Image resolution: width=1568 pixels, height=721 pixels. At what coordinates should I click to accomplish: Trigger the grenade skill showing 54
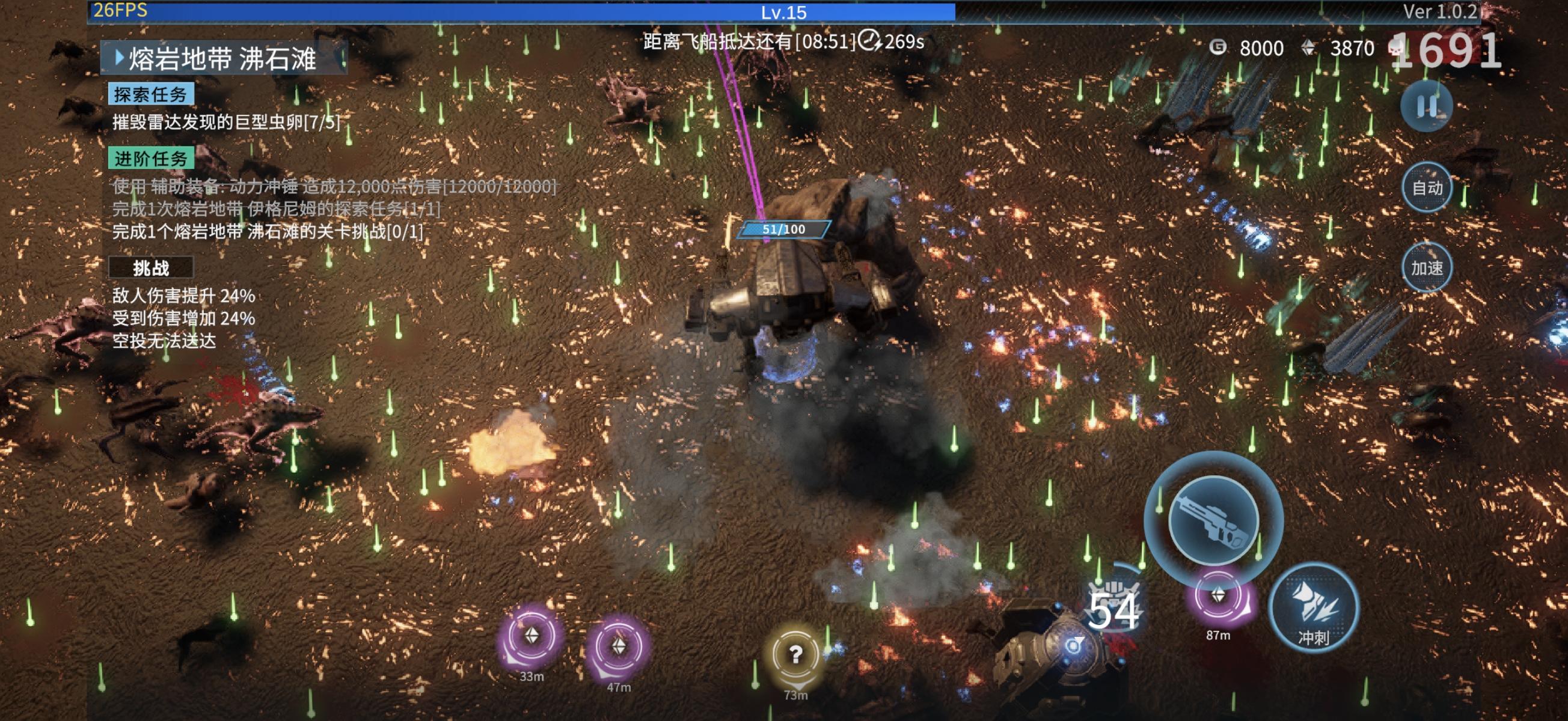click(x=1113, y=609)
